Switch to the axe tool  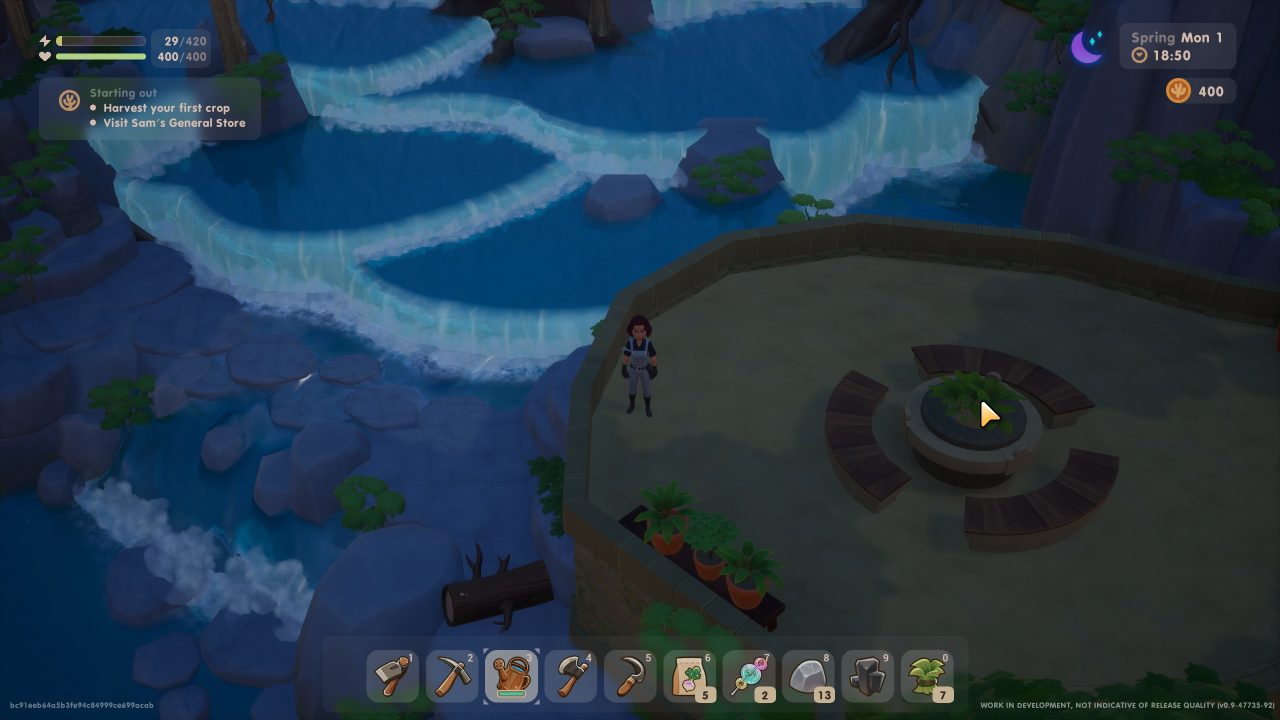[x=571, y=676]
